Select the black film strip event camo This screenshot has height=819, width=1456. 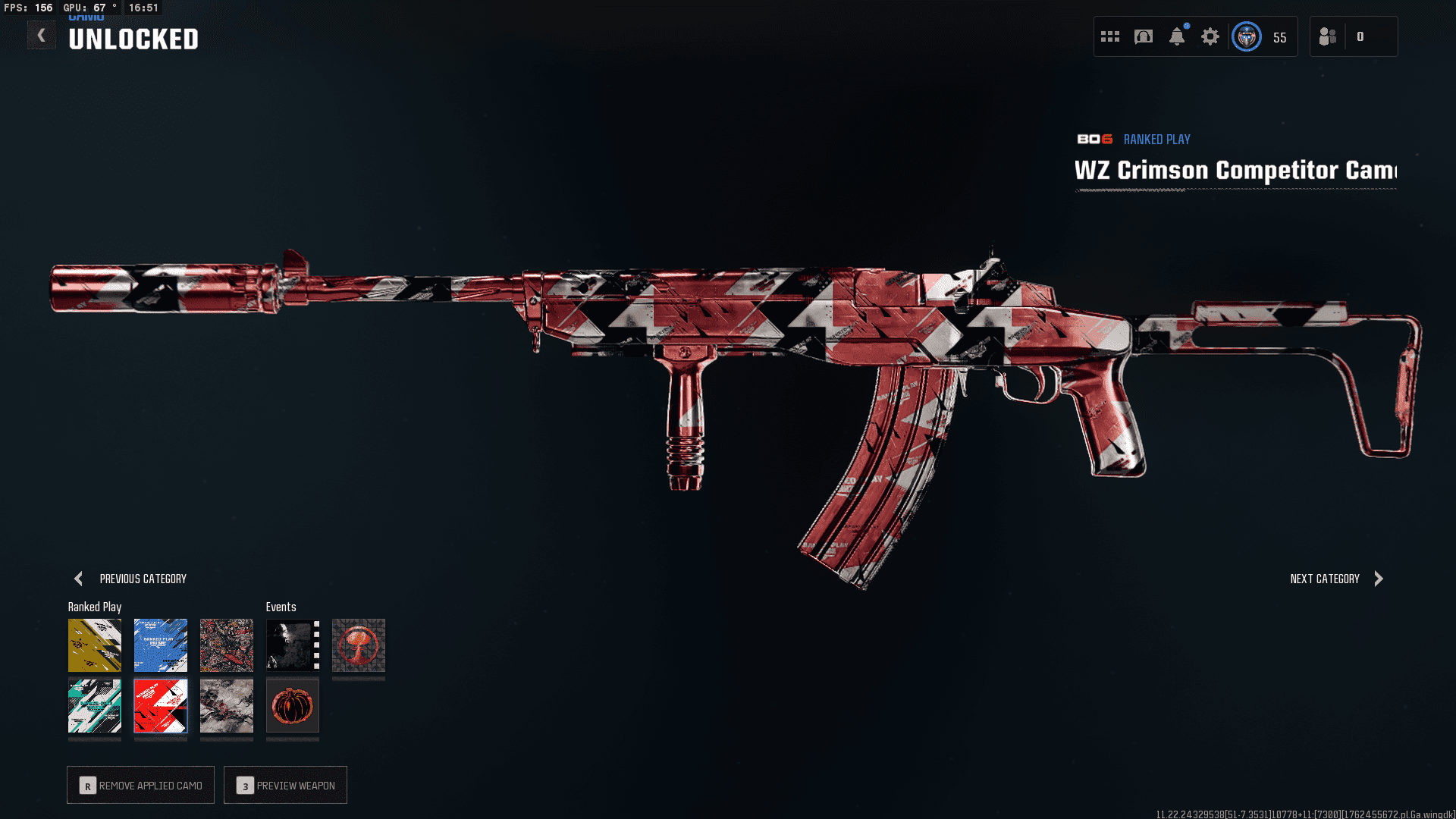[293, 645]
